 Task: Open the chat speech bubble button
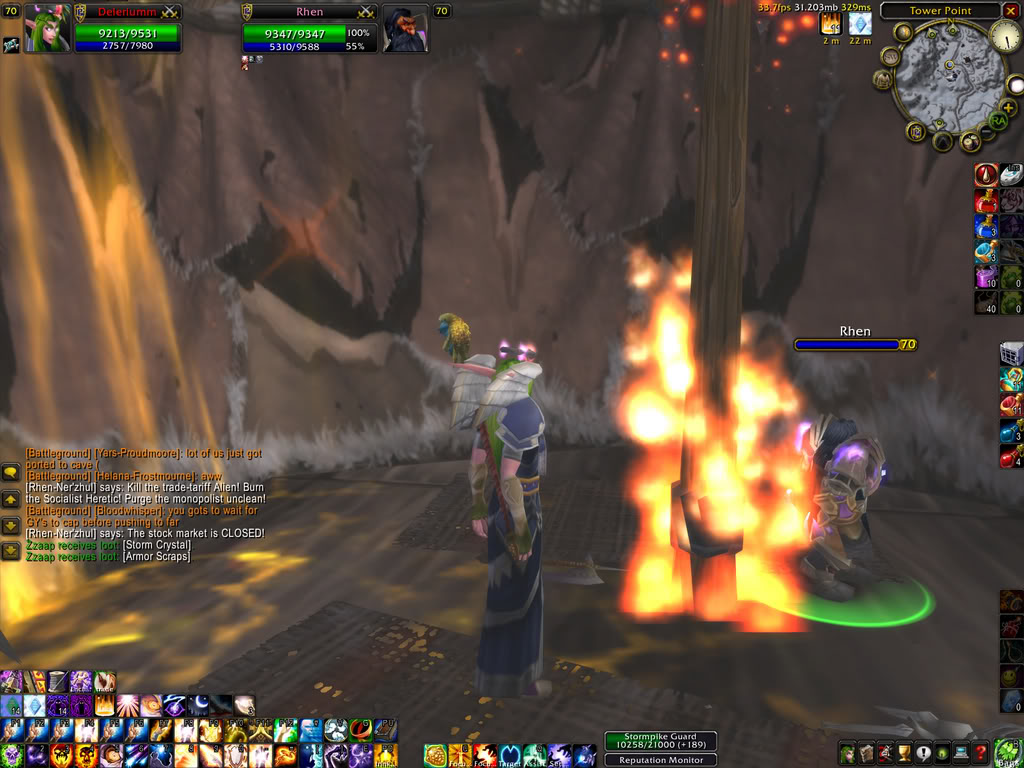click(x=10, y=474)
